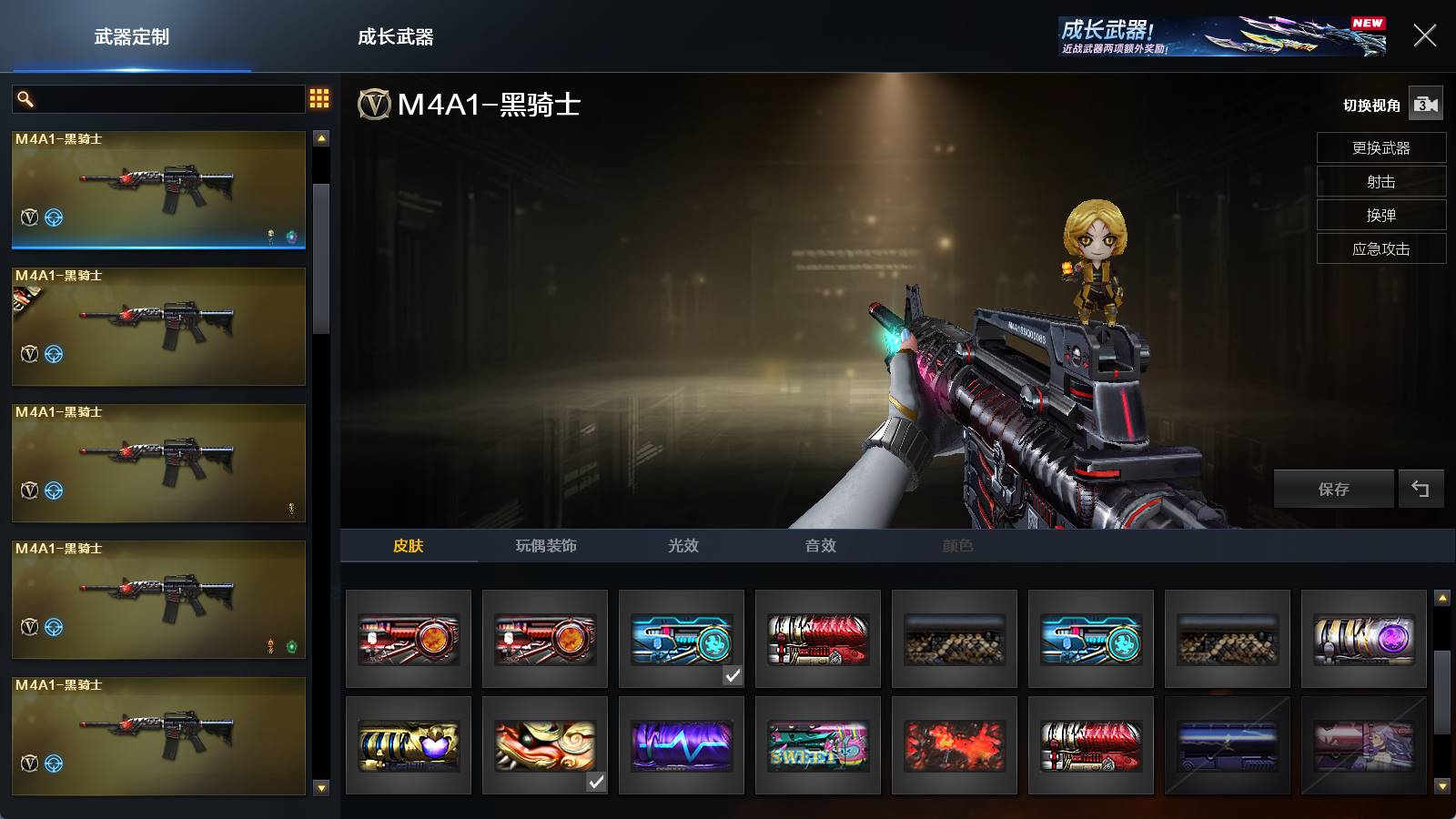Click the undo arrow beside 保存

(1421, 490)
